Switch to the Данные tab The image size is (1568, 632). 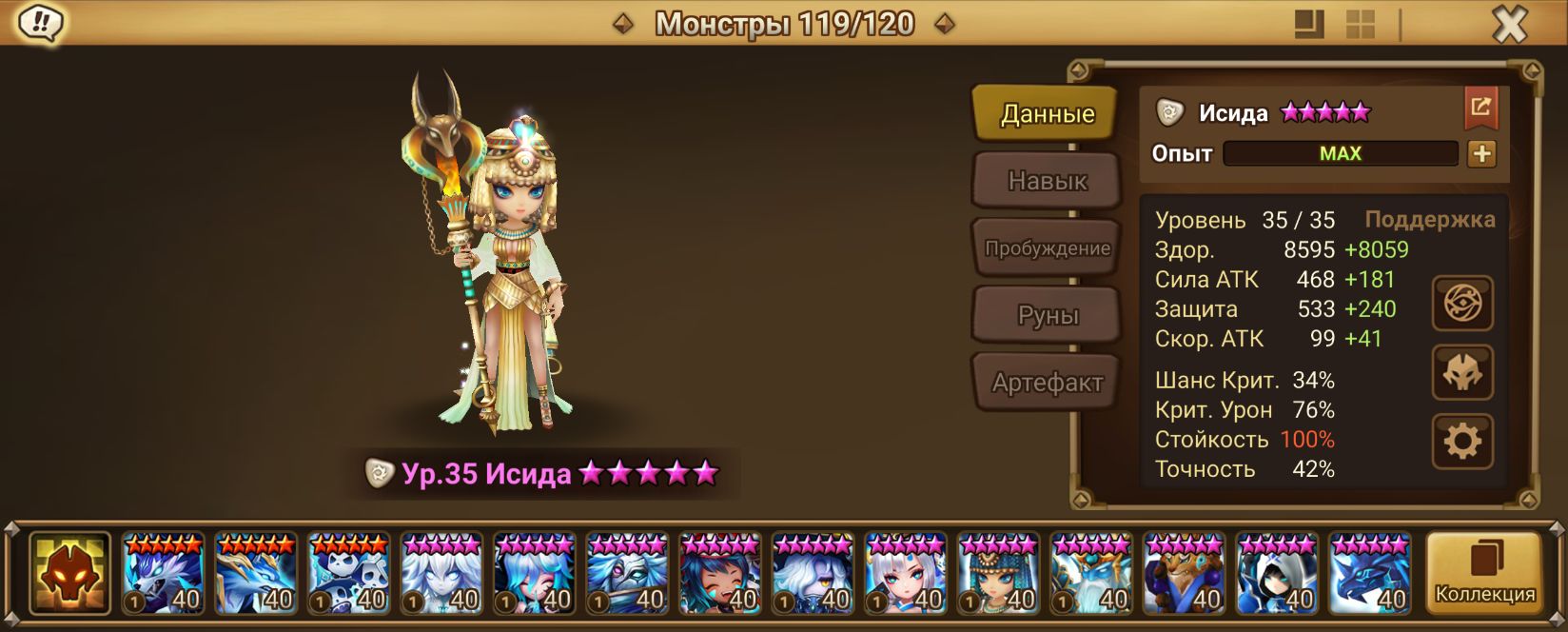tap(1047, 114)
